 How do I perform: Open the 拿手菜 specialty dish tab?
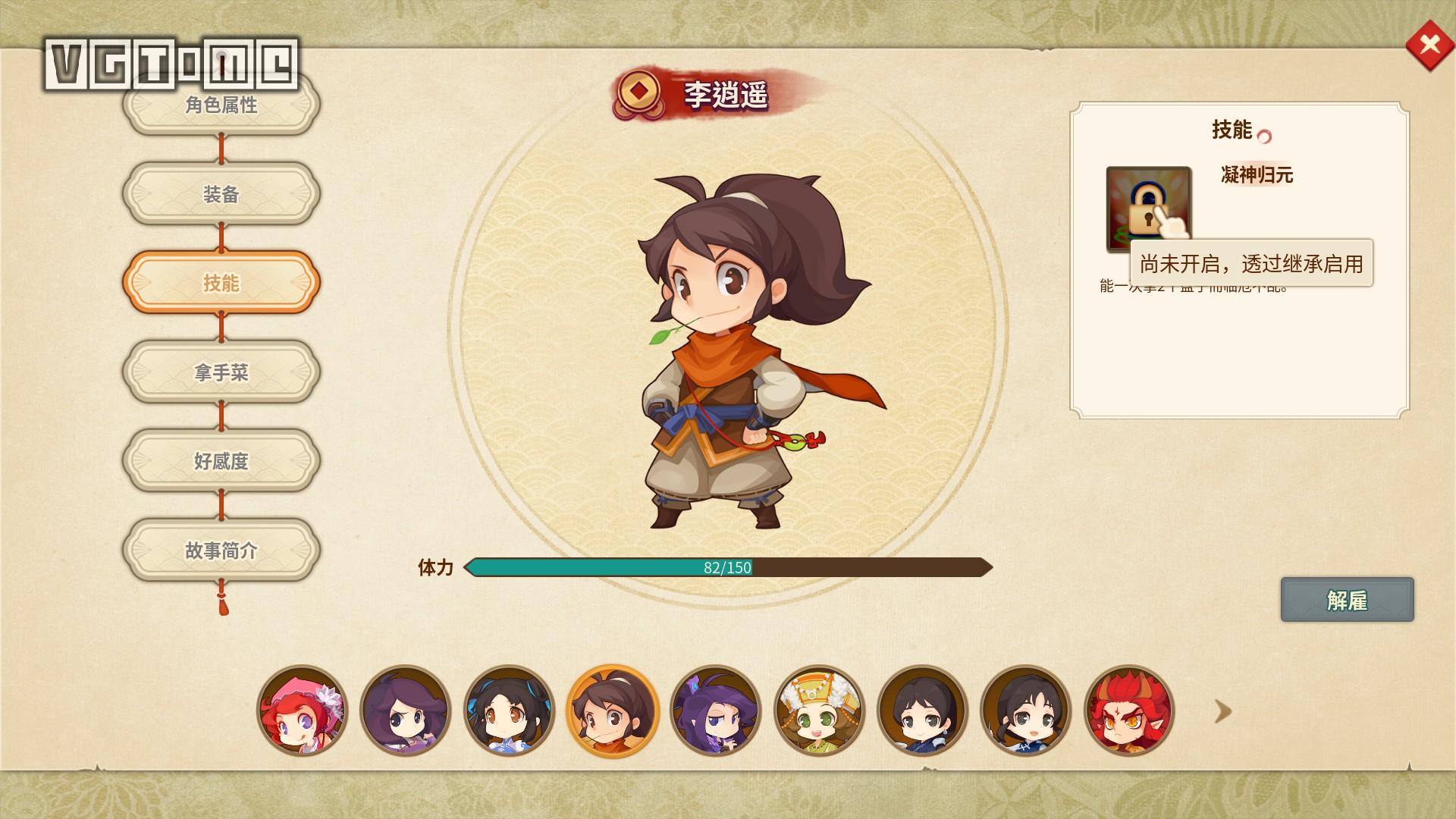pos(221,372)
